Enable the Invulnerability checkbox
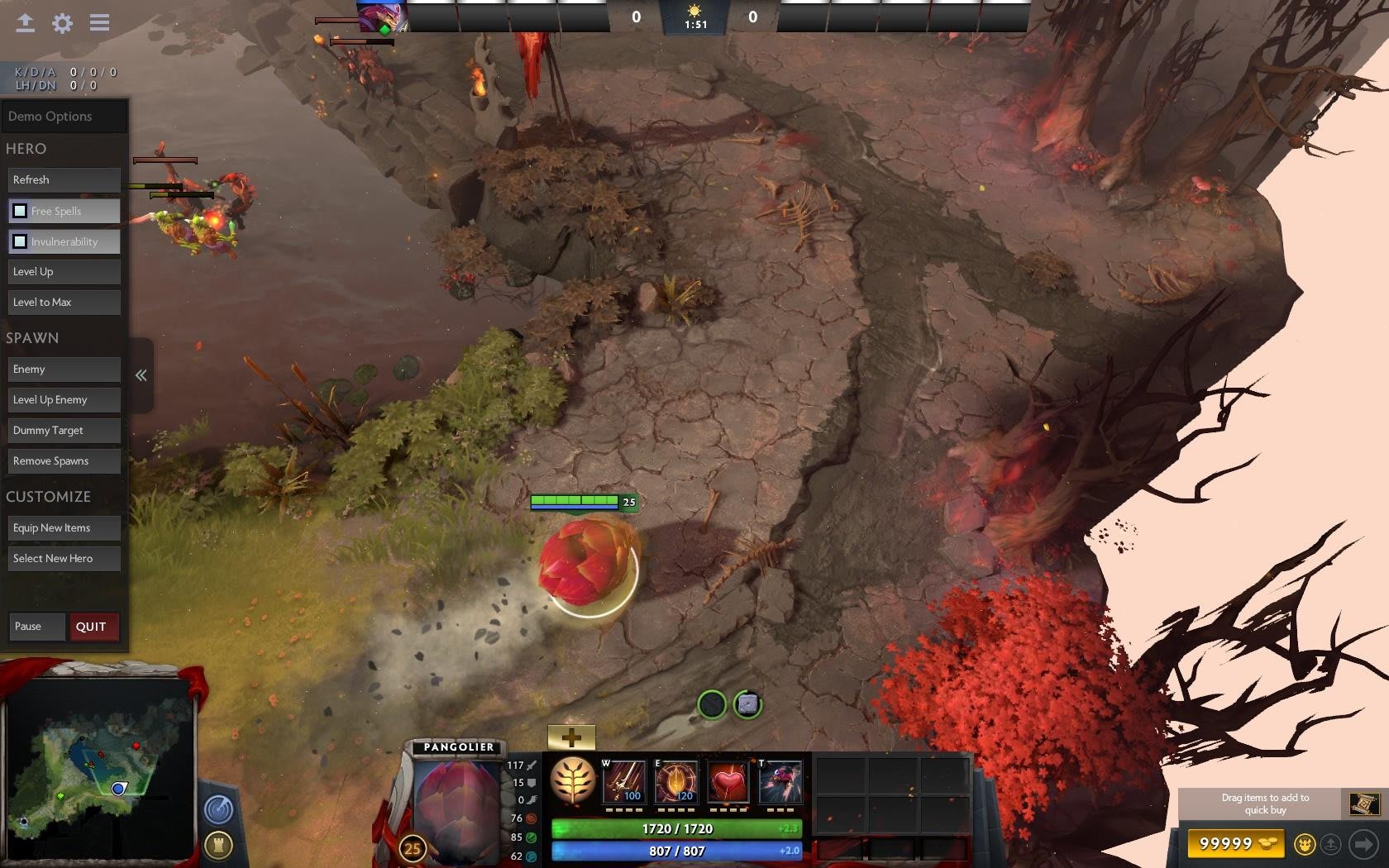Viewport: 1389px width, 868px height. [x=20, y=241]
